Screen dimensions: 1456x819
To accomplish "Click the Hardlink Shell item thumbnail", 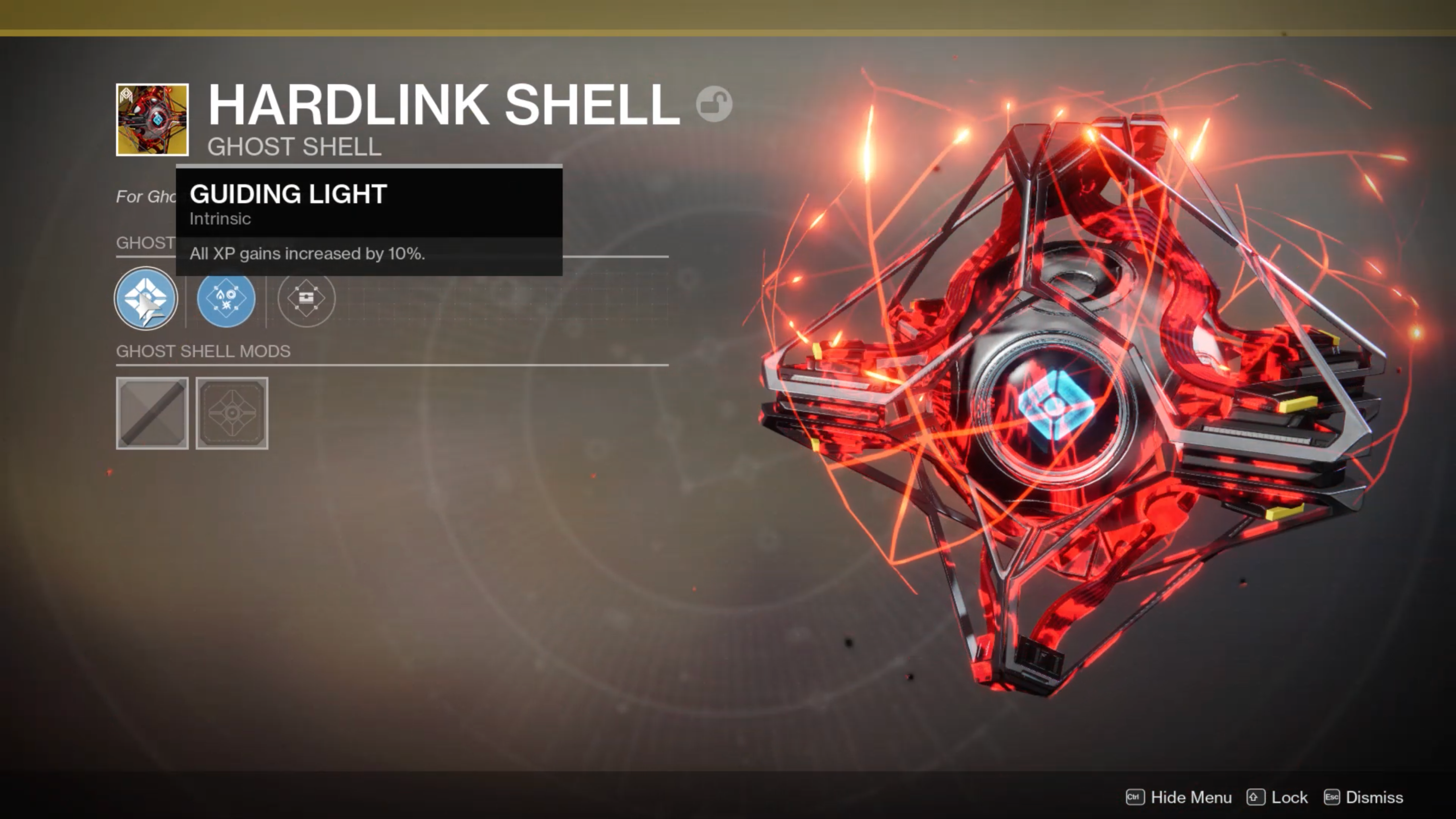I will [152, 120].
